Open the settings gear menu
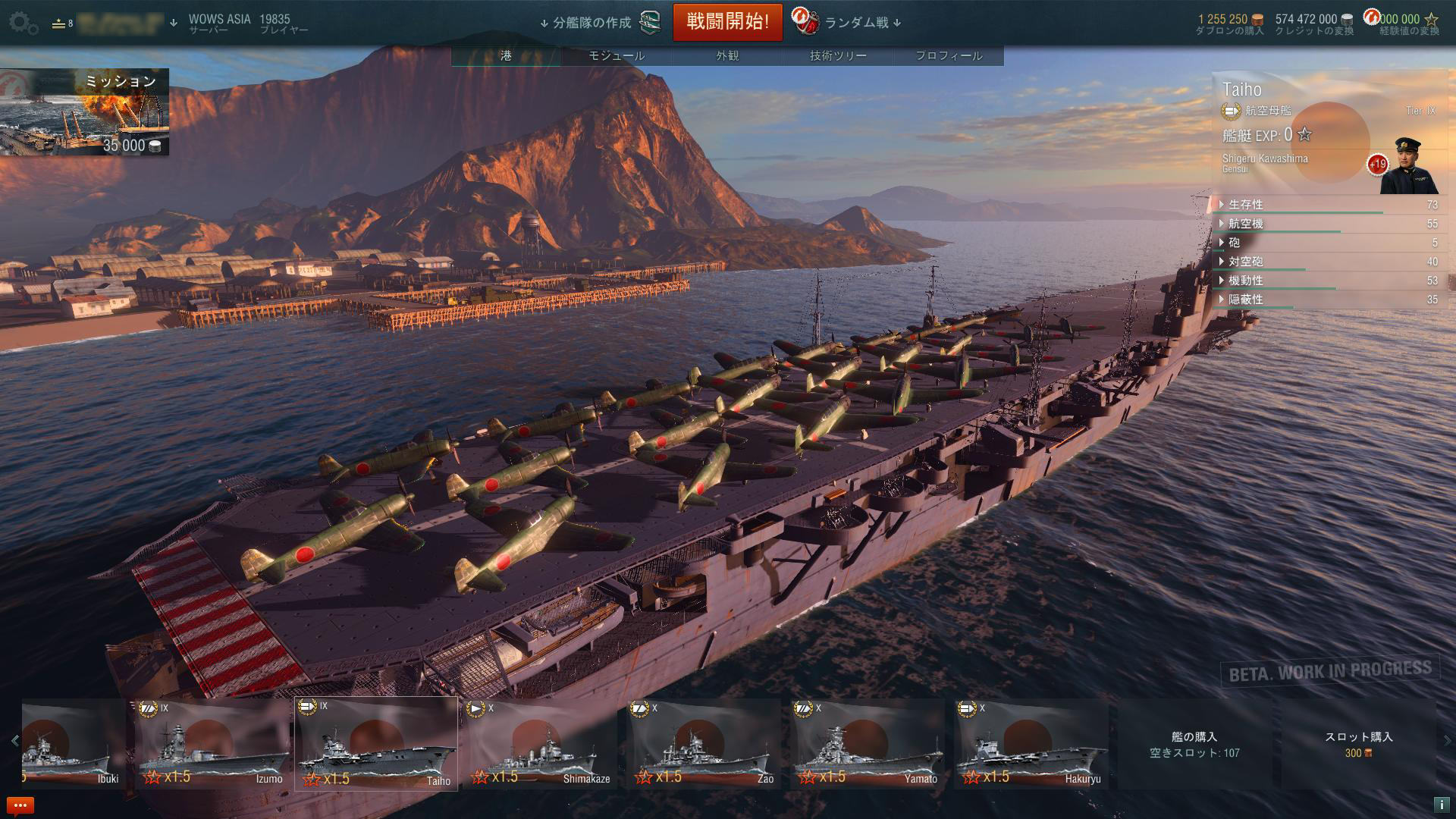 (24, 23)
